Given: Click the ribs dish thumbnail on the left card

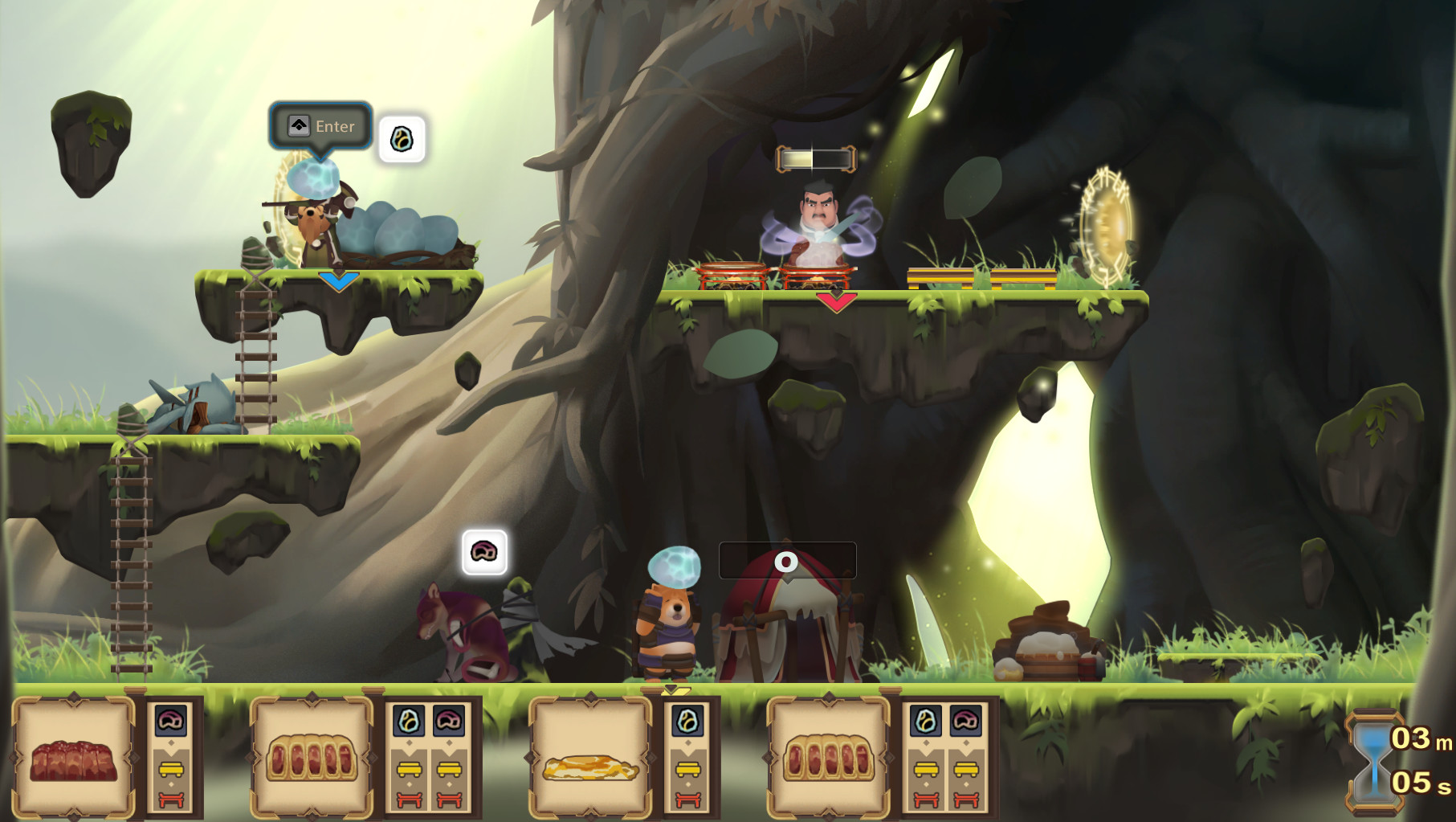Looking at the screenshot, I should point(74,762).
